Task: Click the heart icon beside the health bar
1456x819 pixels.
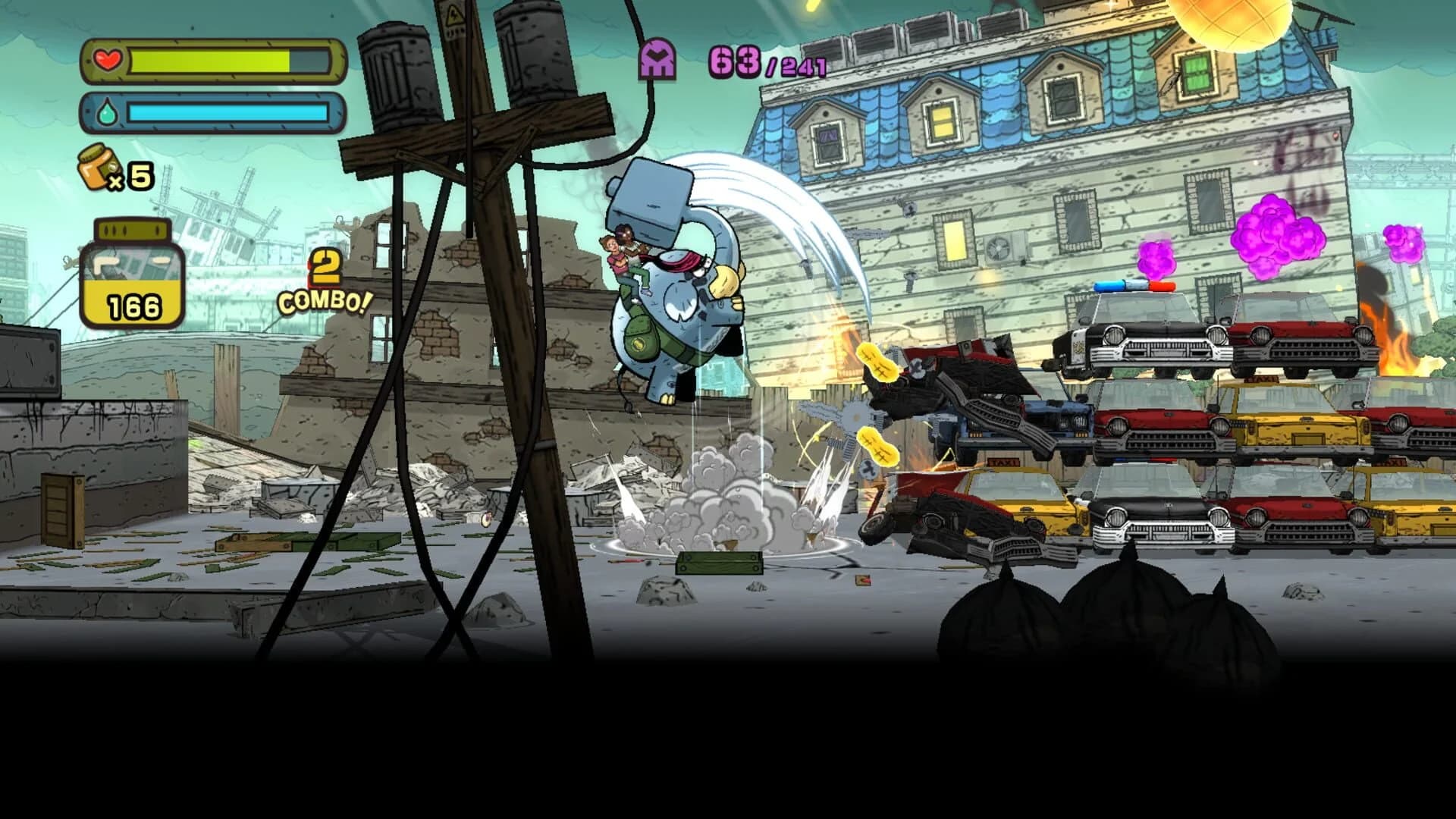Action: click(x=106, y=60)
